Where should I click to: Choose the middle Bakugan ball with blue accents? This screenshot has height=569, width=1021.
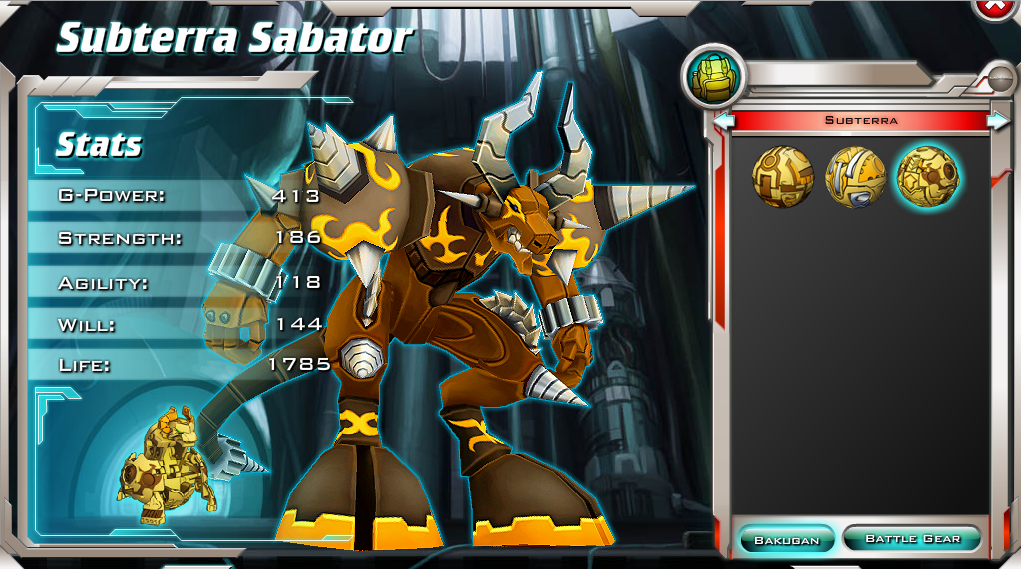pos(855,177)
